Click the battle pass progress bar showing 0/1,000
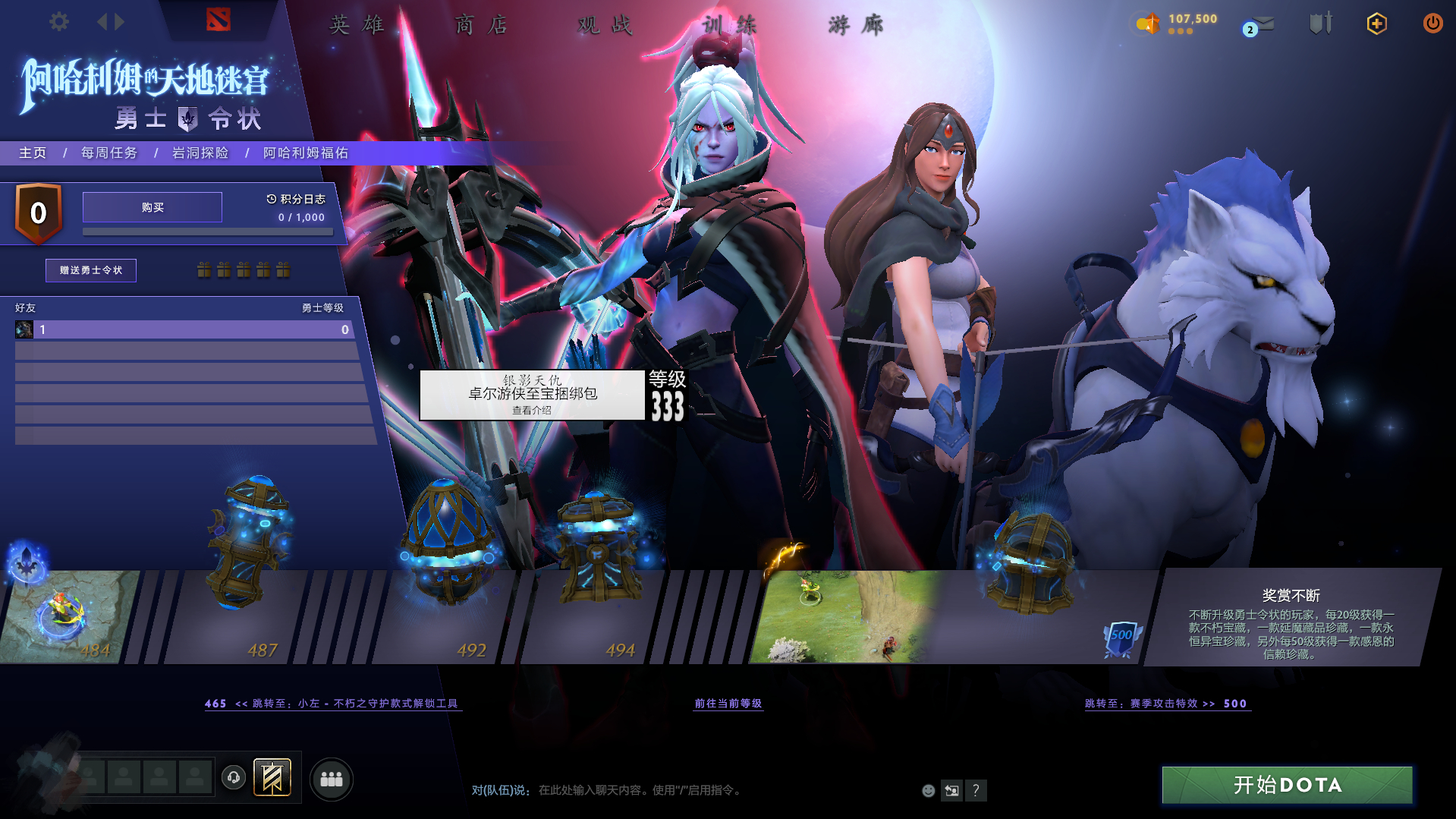The height and width of the screenshot is (819, 1456). pyautogui.click(x=208, y=232)
